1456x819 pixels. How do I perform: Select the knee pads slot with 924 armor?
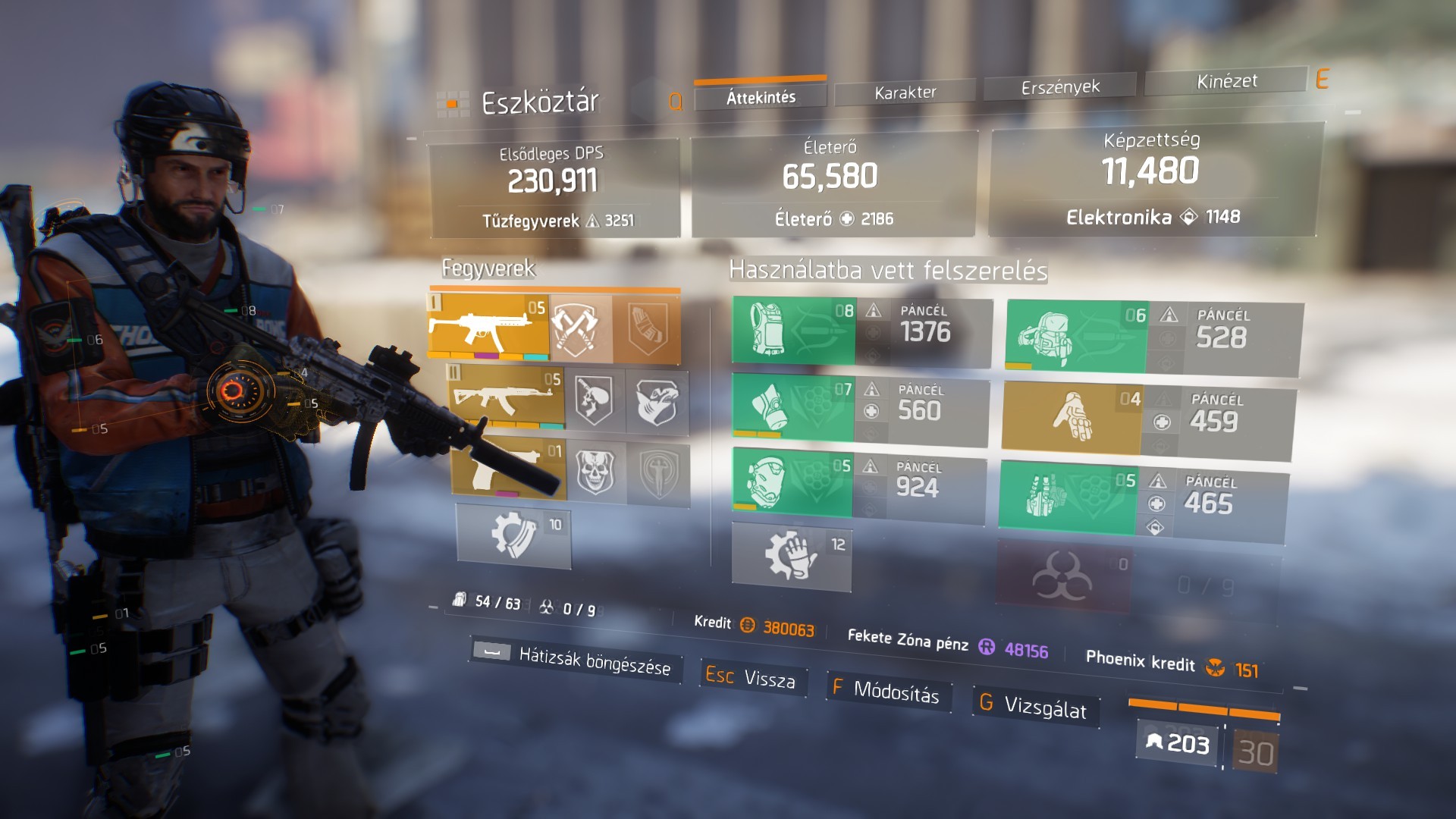[792, 482]
